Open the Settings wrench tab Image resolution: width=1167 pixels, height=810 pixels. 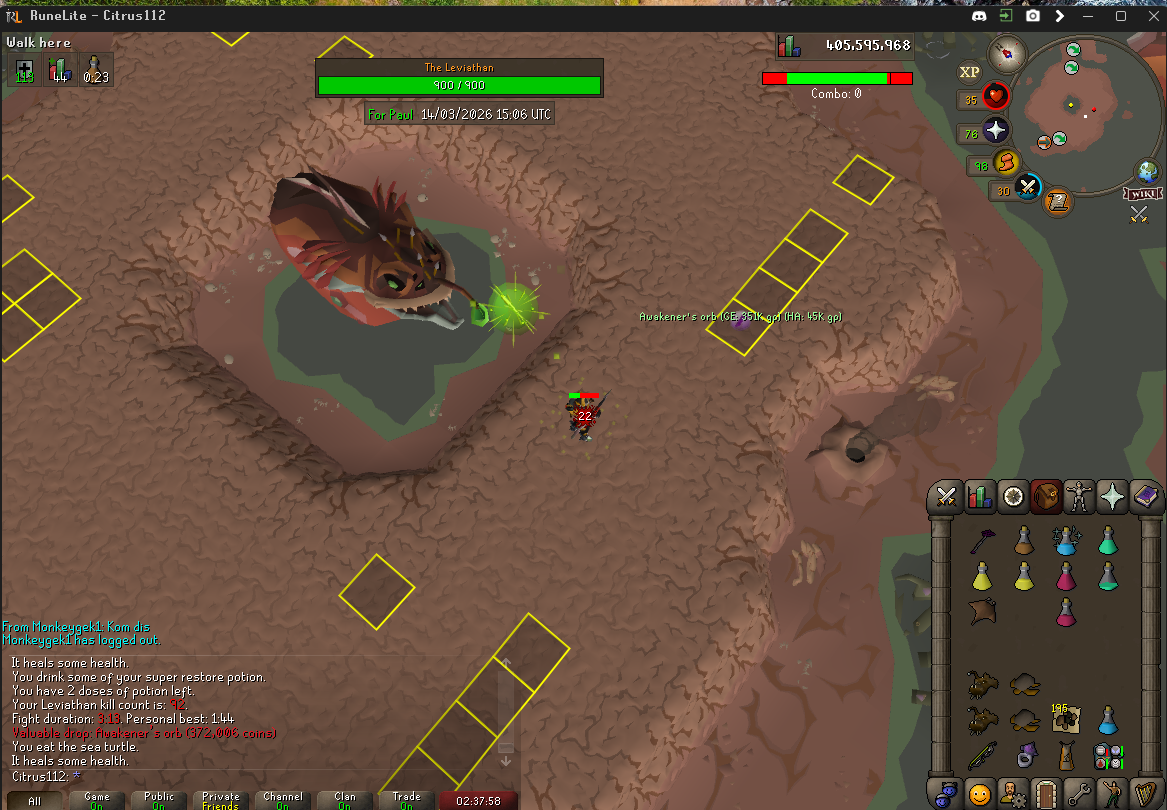tap(1078, 794)
